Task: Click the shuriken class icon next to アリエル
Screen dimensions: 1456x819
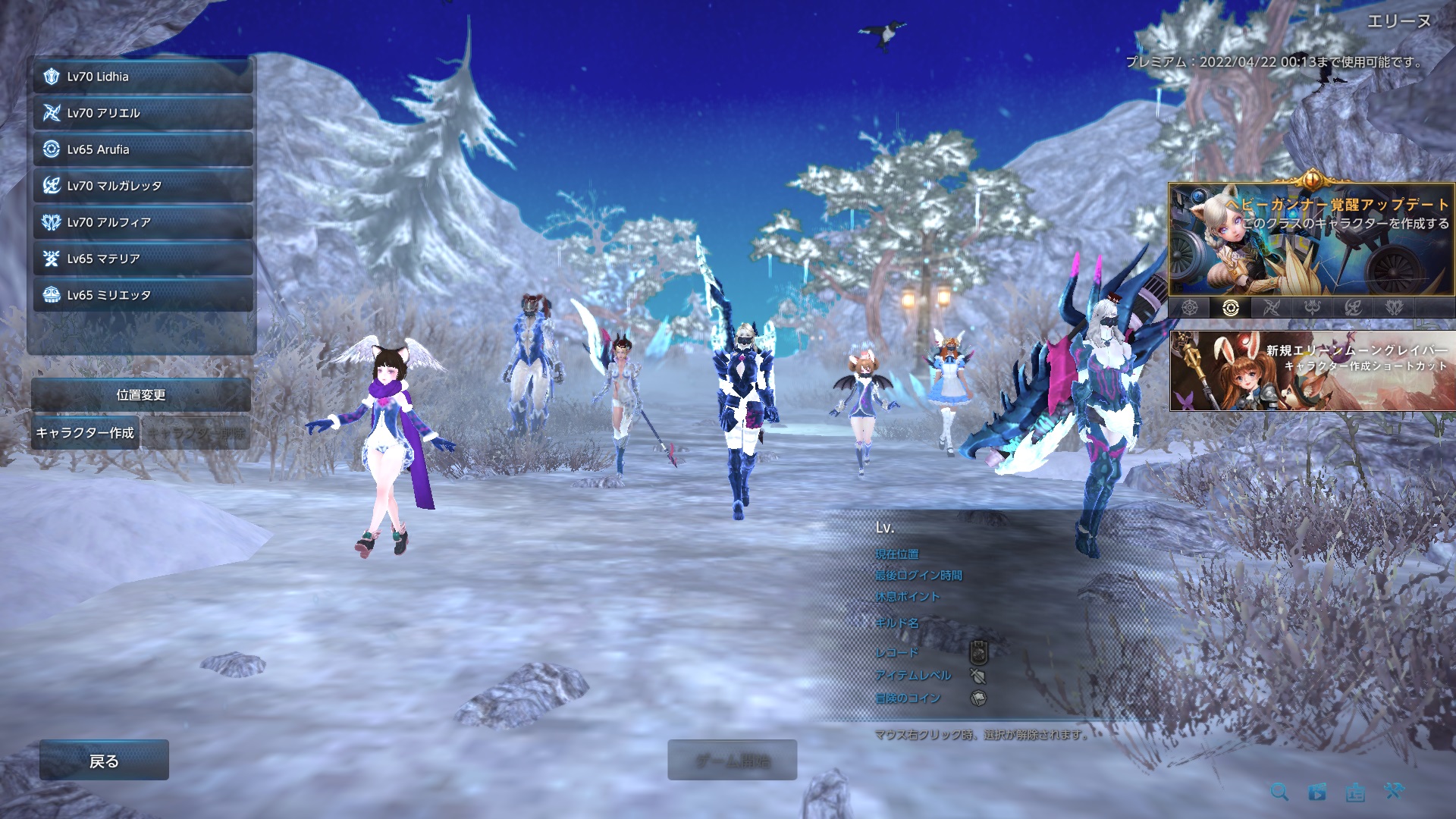Action: coord(51,113)
